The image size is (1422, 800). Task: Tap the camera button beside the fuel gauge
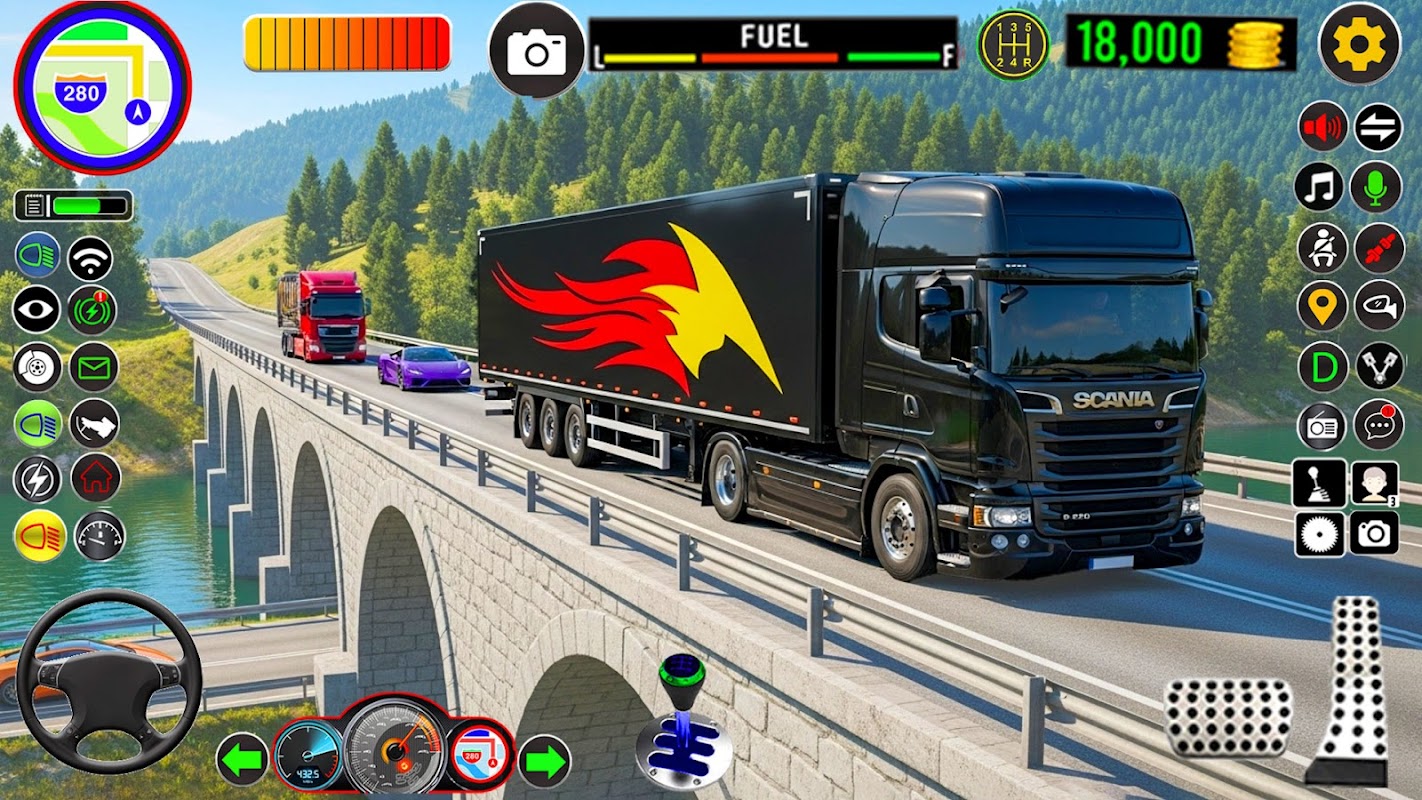(x=536, y=50)
